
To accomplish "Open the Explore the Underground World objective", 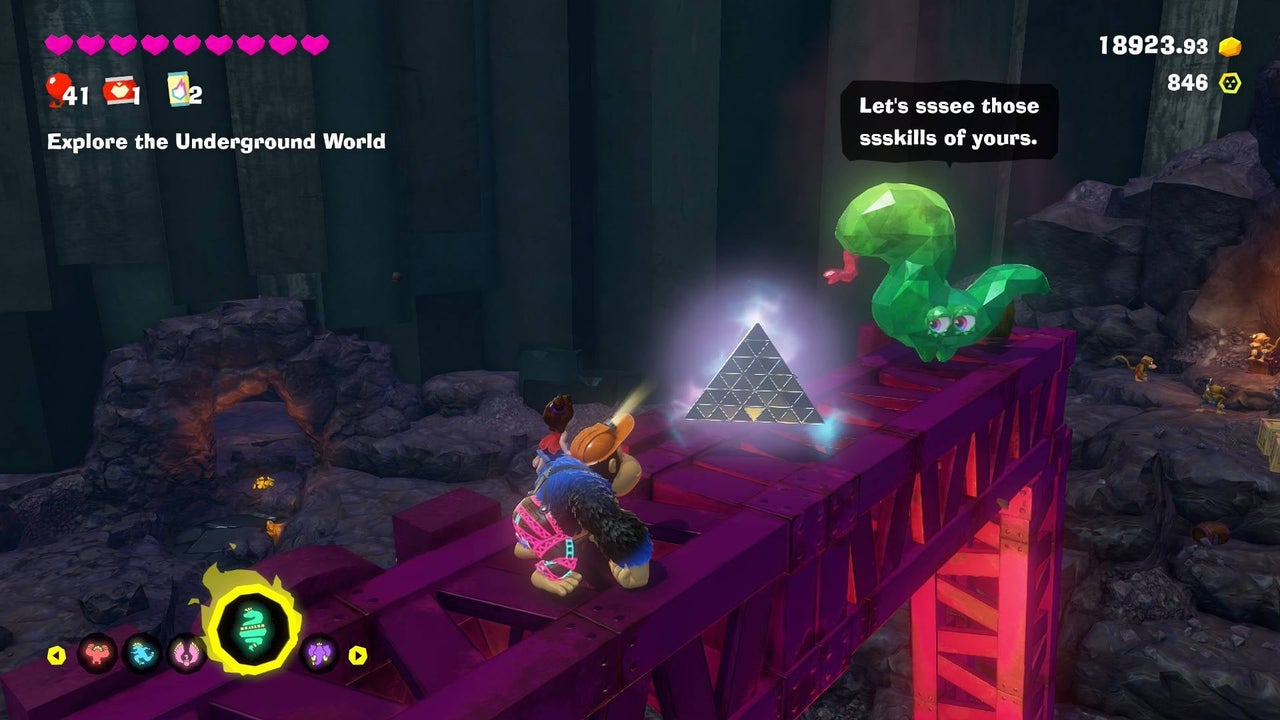I will [x=216, y=142].
